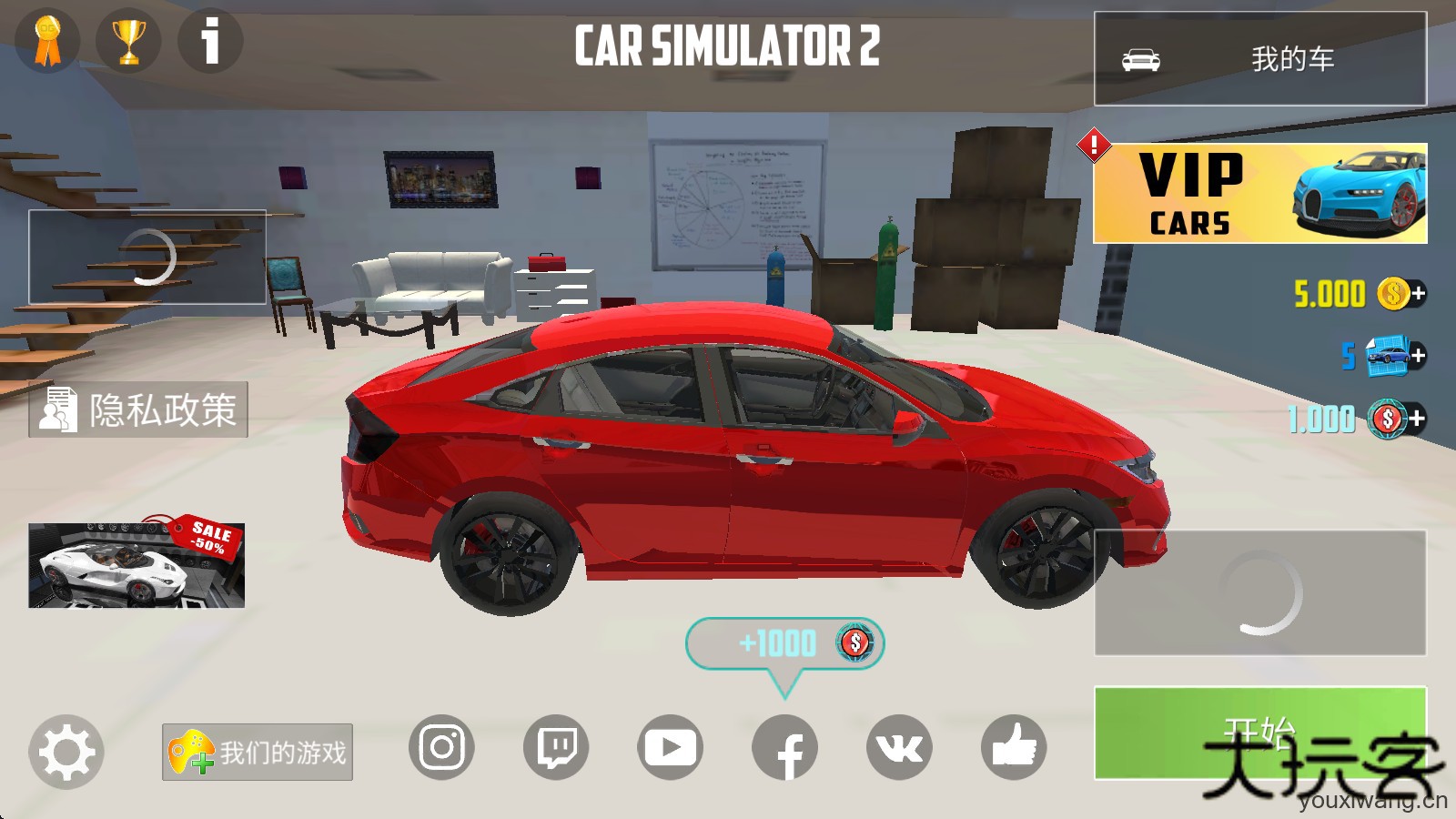This screenshot has width=1456, height=819.
Task: Open the My Cars (我的车) menu
Action: tap(1259, 59)
